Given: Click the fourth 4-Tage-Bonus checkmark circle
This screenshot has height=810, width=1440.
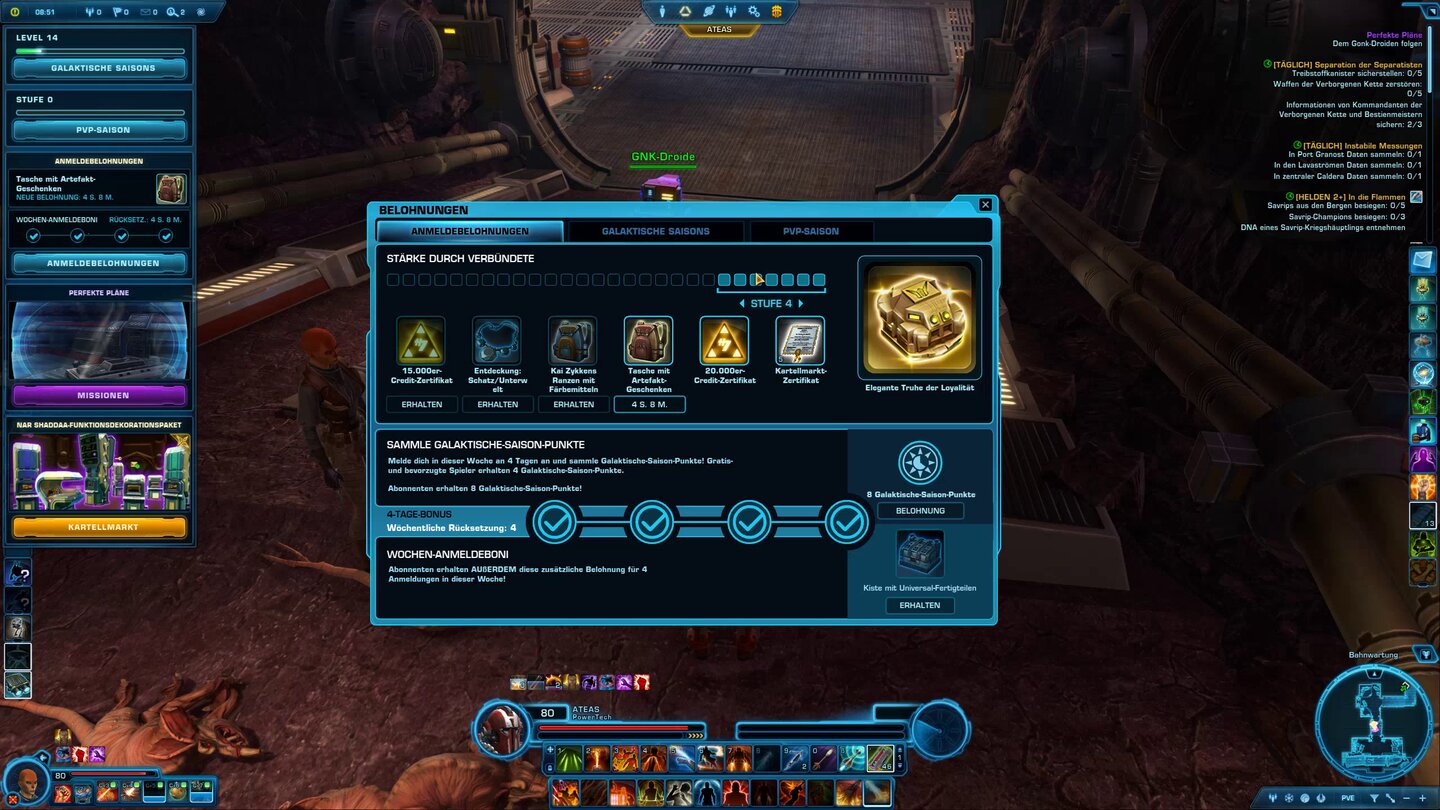Looking at the screenshot, I should click(x=846, y=521).
